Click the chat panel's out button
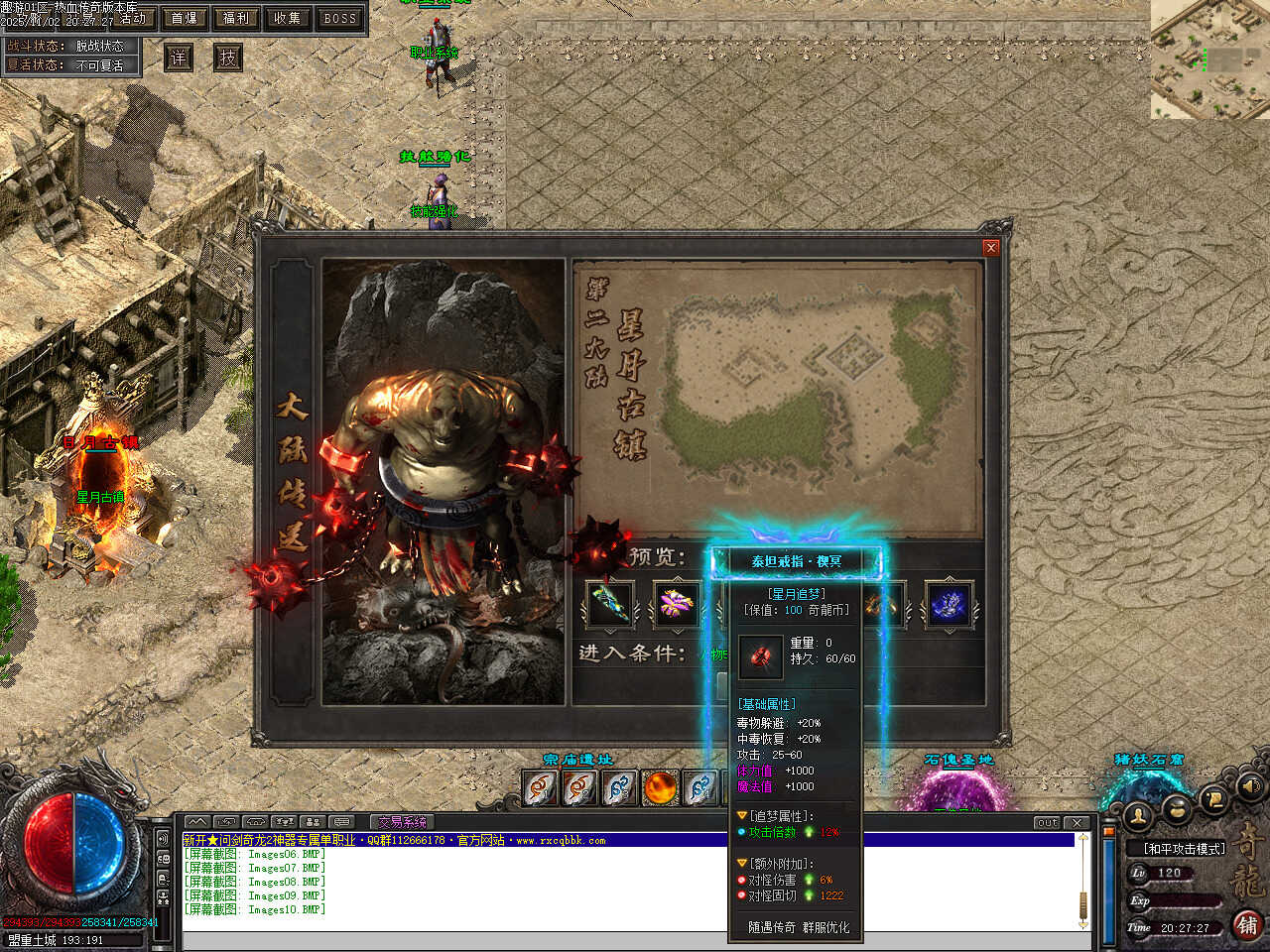This screenshot has height=952, width=1270. click(x=1048, y=823)
